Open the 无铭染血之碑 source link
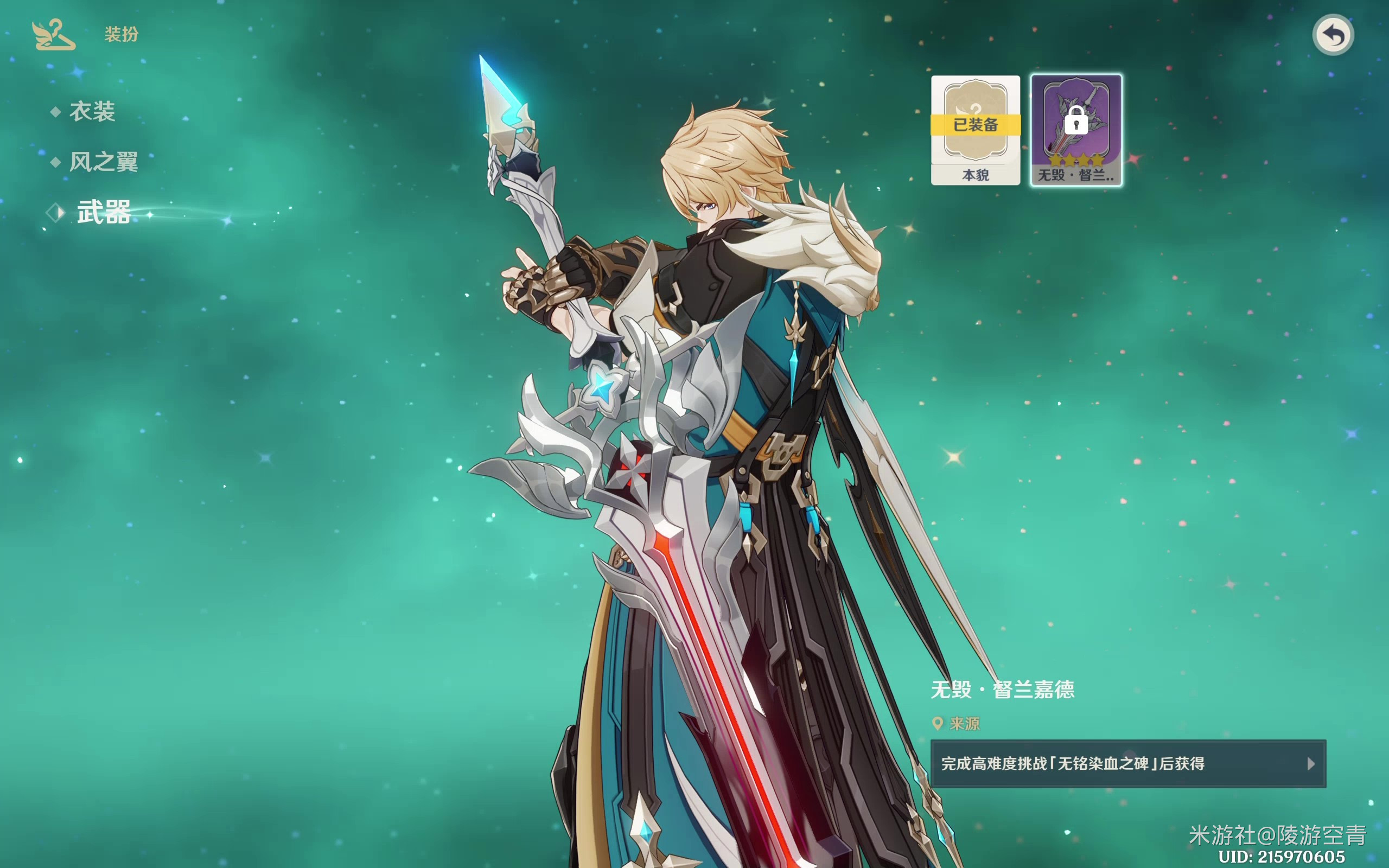Screen dimensions: 1389x868 [x=1128, y=763]
